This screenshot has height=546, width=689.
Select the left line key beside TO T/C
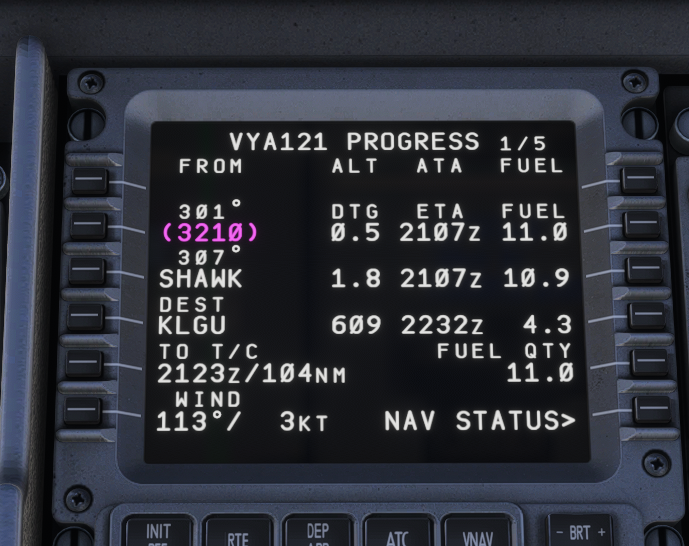coord(88,364)
